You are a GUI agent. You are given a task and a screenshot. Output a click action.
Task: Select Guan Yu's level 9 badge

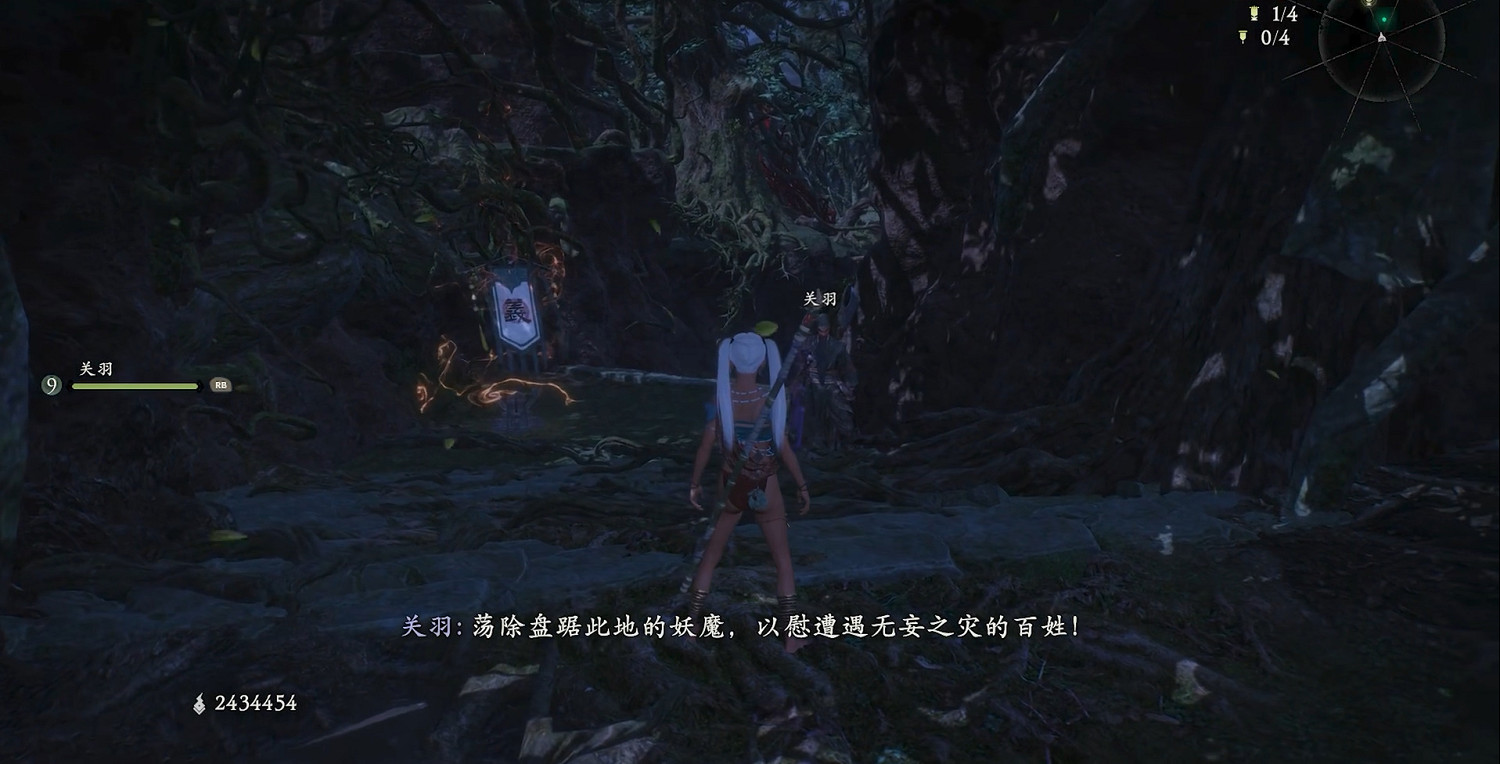[51, 384]
